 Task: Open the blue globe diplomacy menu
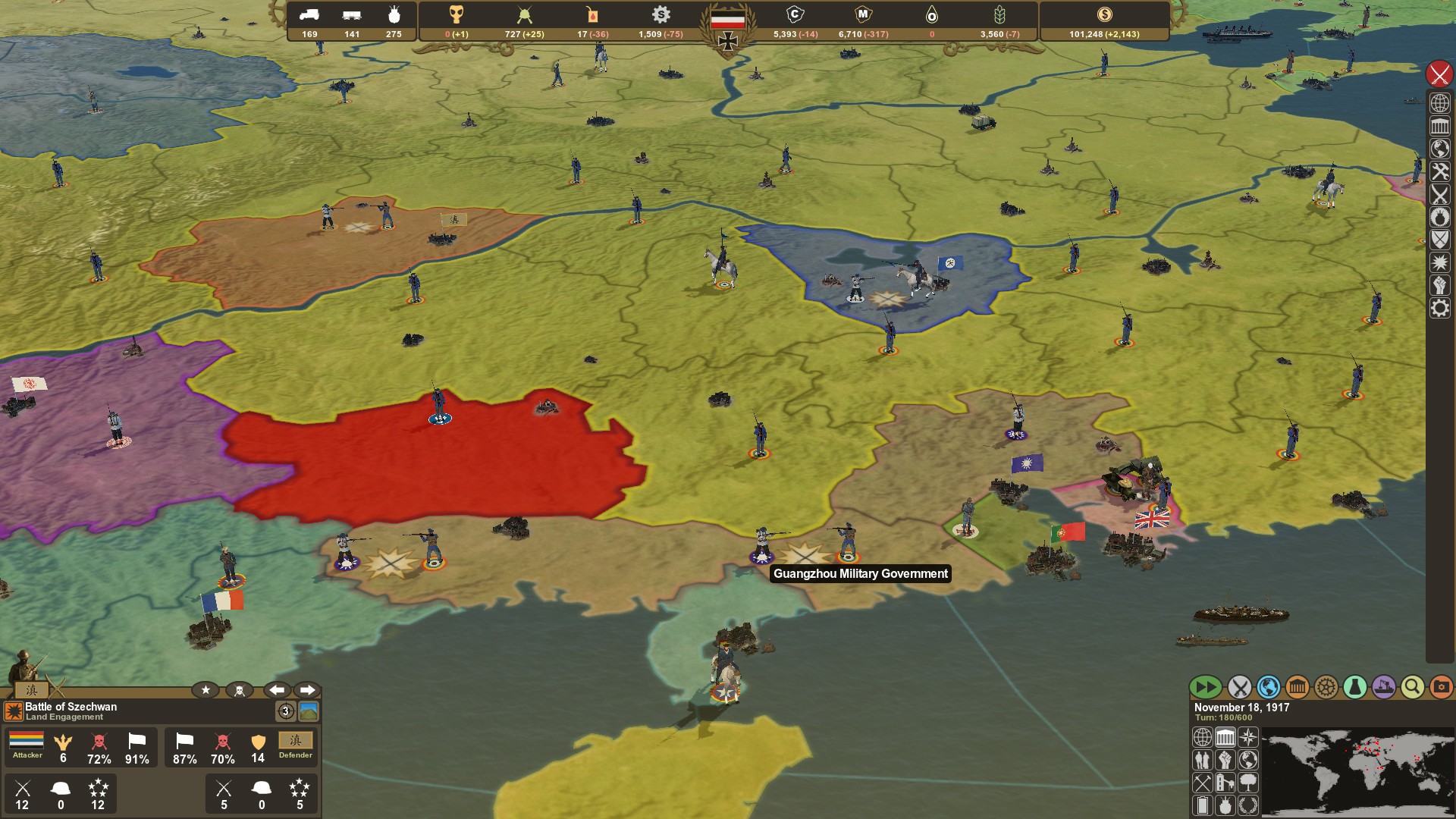[1268, 687]
